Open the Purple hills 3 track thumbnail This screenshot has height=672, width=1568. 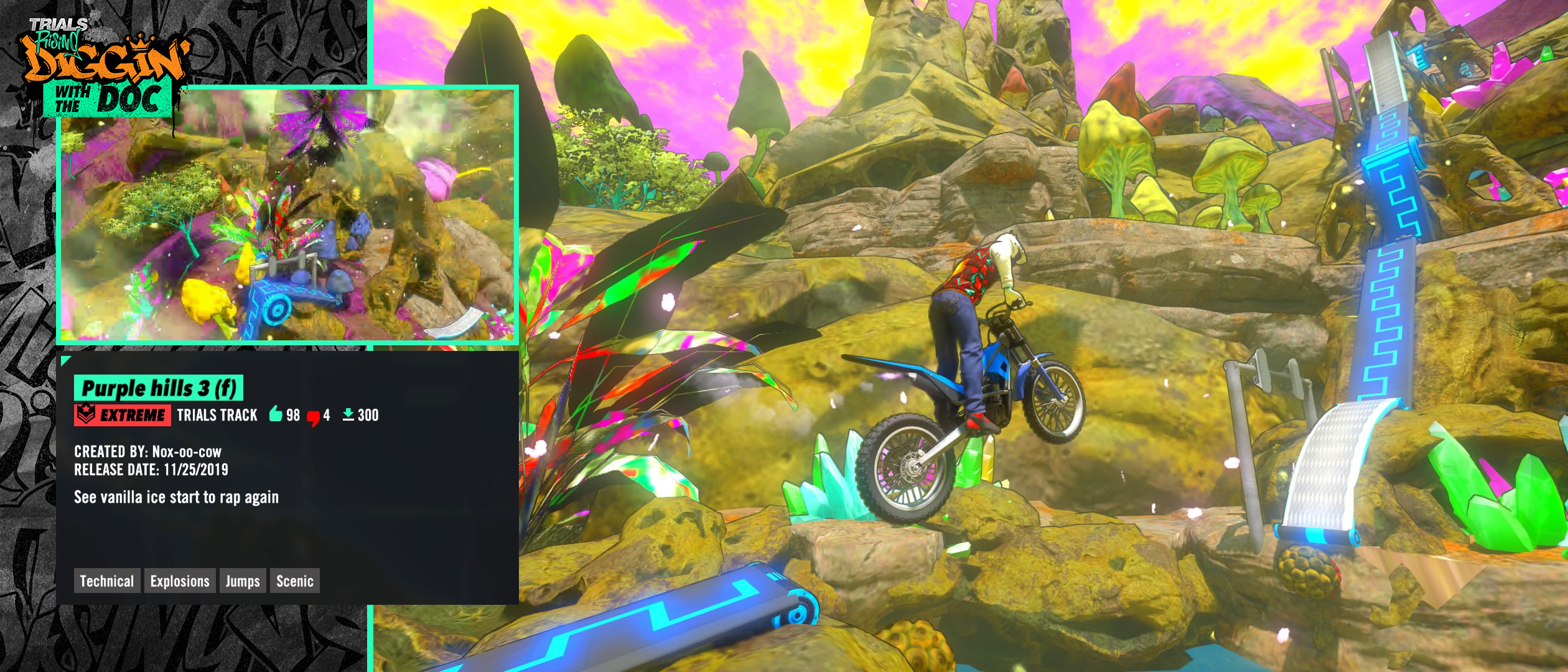tap(287, 215)
